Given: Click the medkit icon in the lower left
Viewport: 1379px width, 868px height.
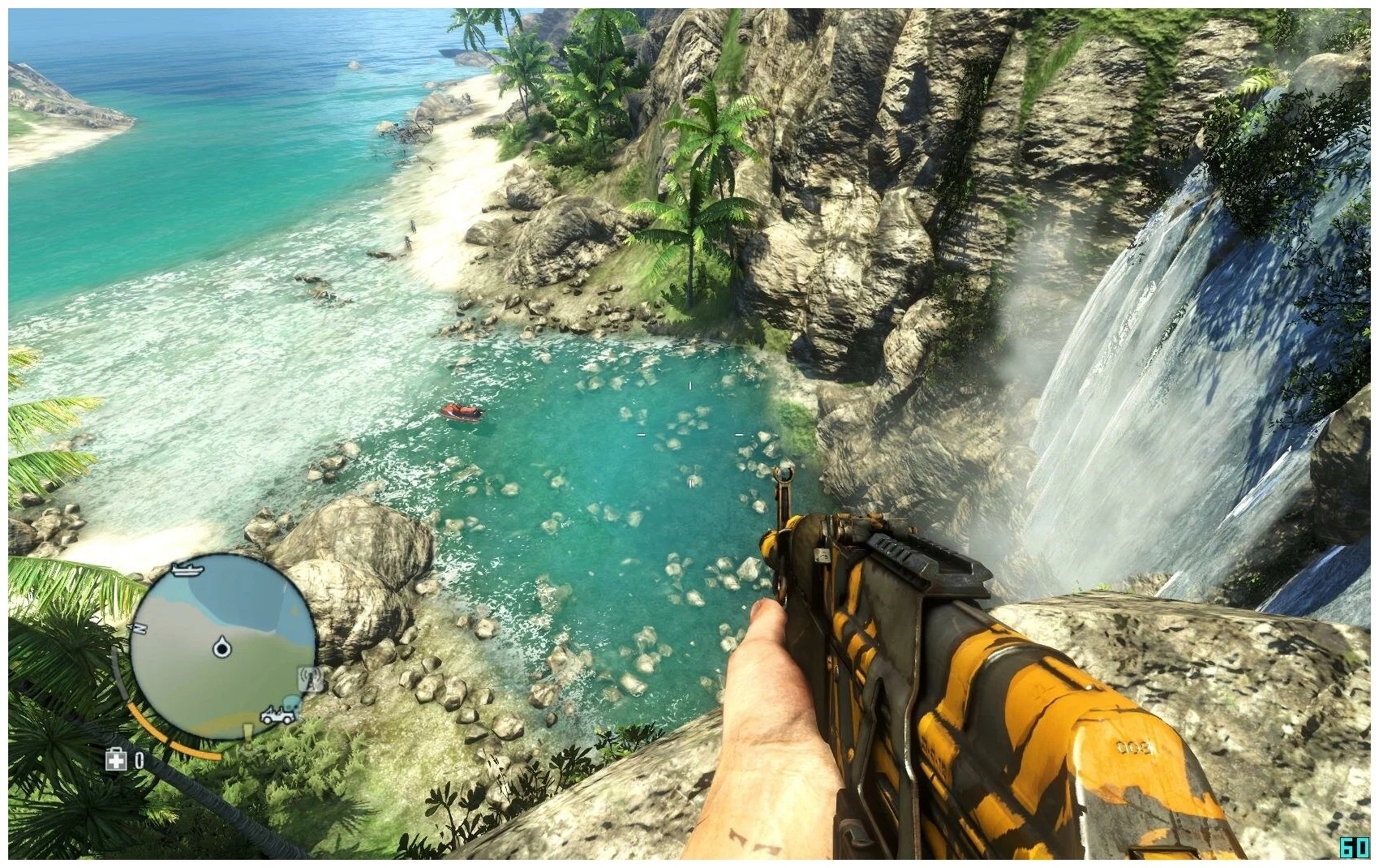Looking at the screenshot, I should 114,758.
